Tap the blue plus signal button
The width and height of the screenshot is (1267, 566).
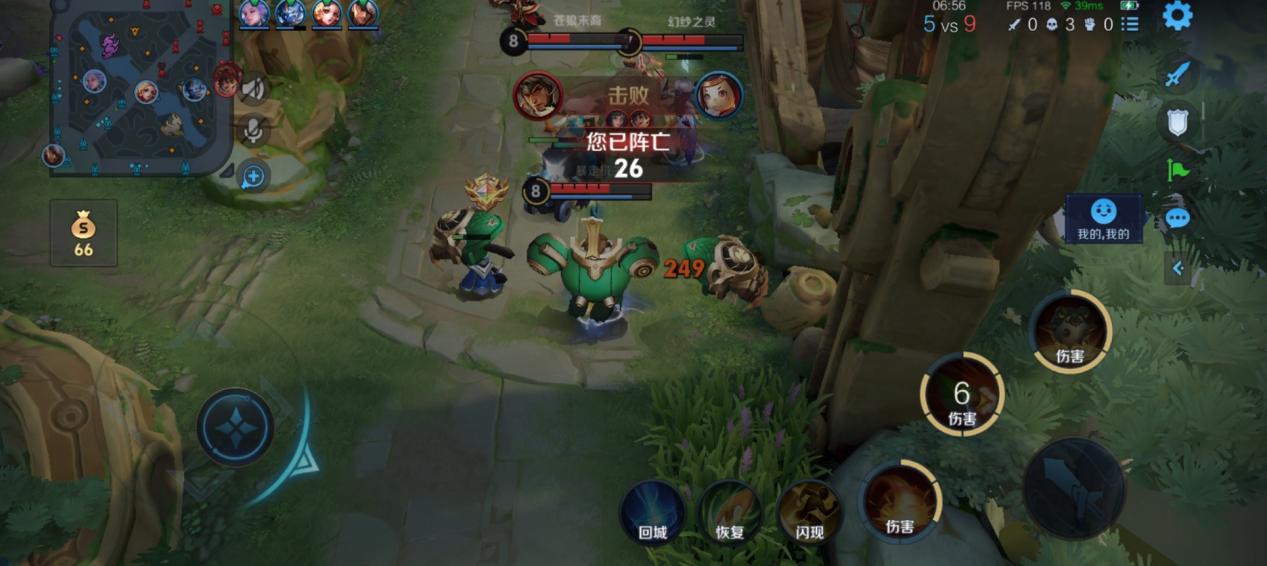254,177
